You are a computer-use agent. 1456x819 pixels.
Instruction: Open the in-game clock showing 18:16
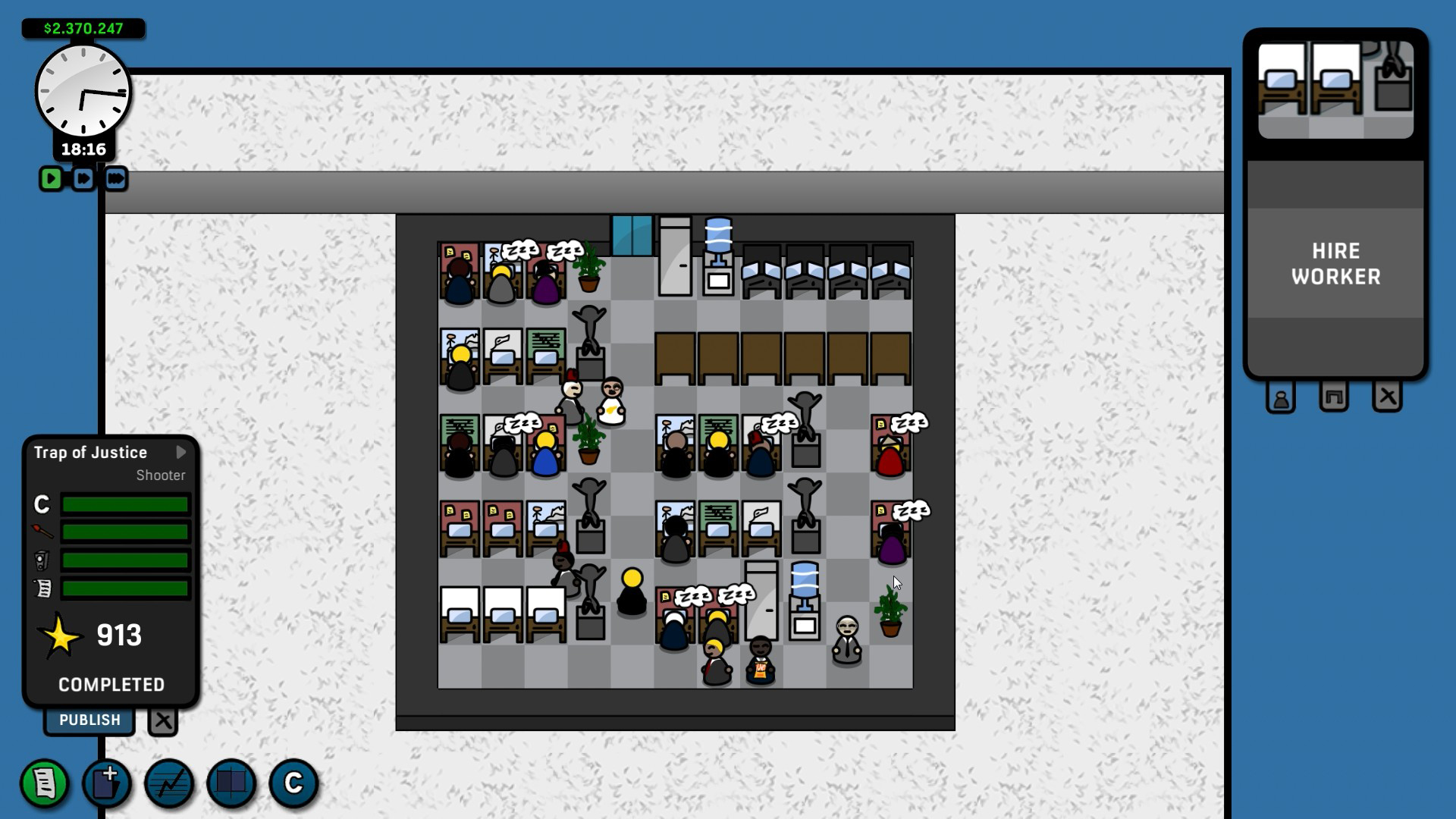82,91
